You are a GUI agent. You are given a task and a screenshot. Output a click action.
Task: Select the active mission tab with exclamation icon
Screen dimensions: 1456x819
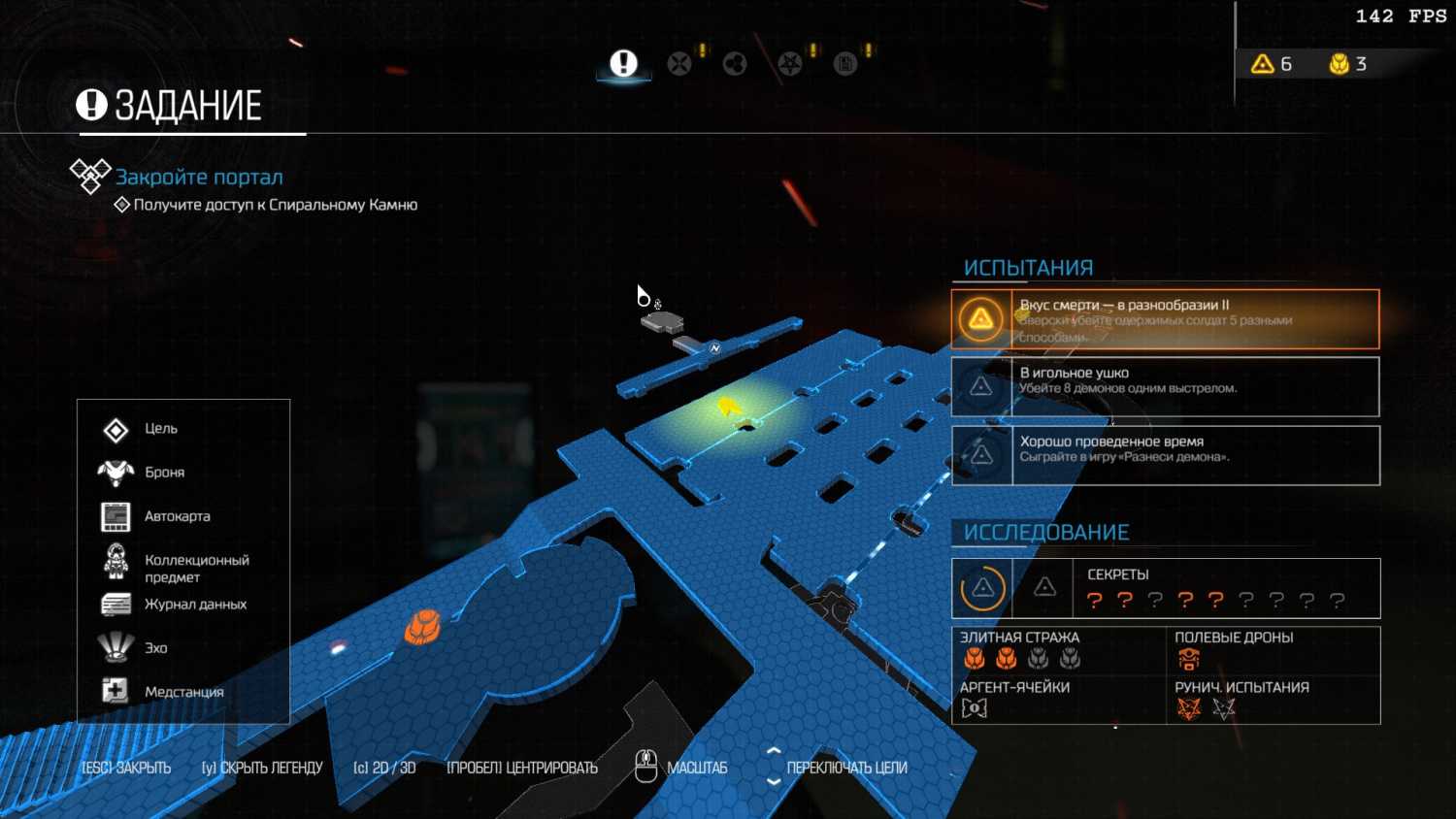[x=623, y=64]
